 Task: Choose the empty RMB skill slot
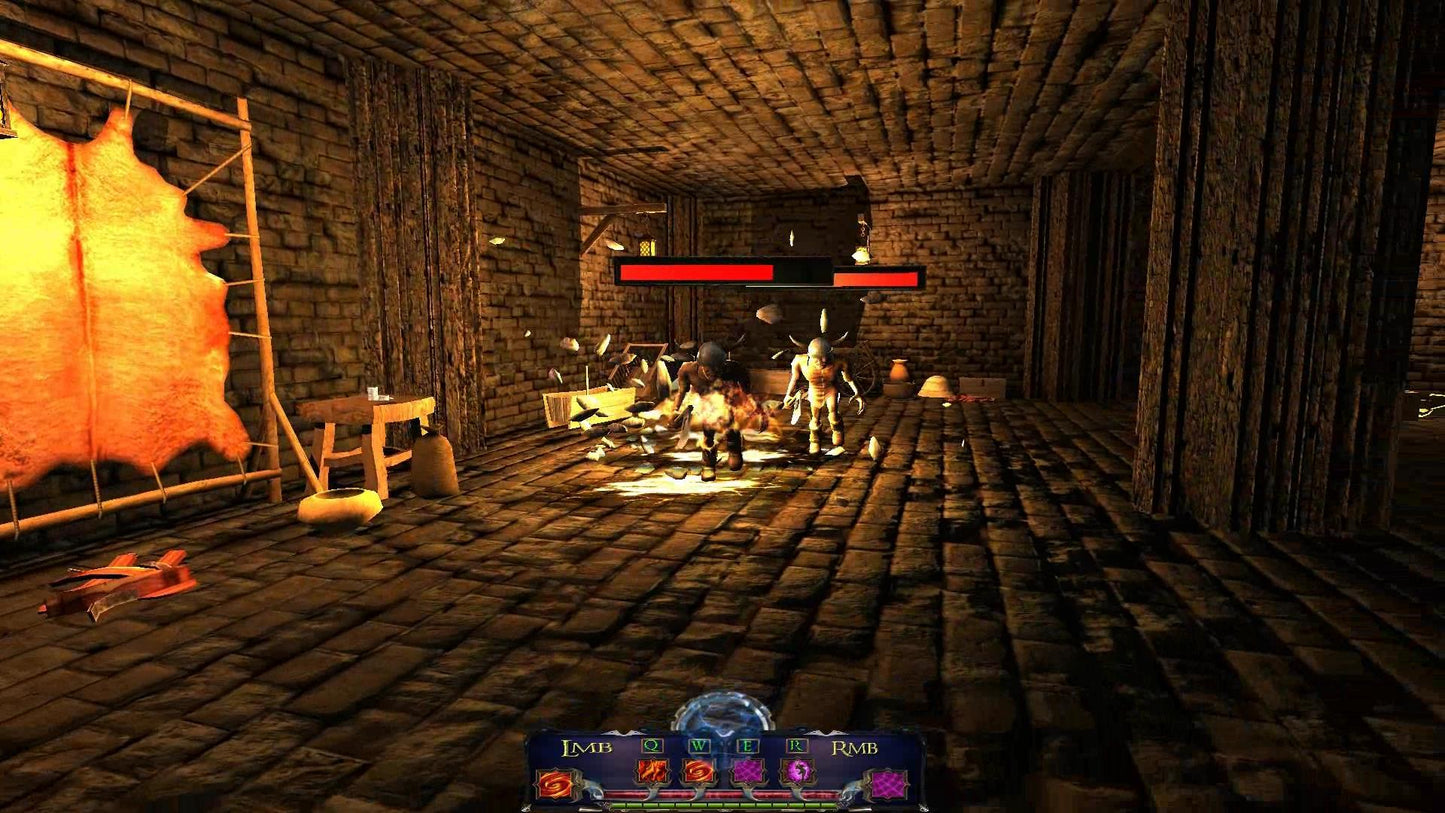pyautogui.click(x=886, y=784)
